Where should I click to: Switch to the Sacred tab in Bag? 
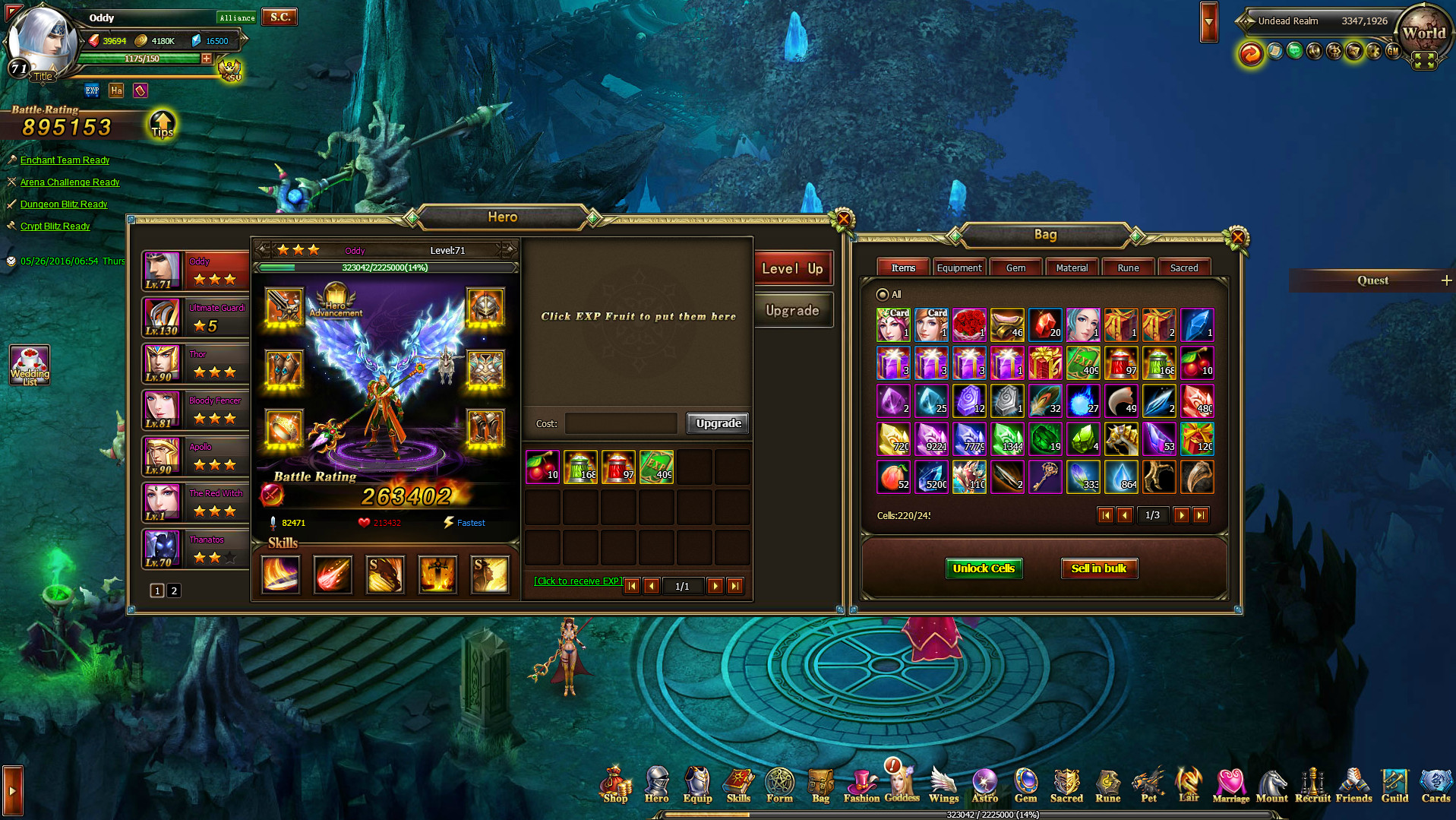click(1185, 267)
